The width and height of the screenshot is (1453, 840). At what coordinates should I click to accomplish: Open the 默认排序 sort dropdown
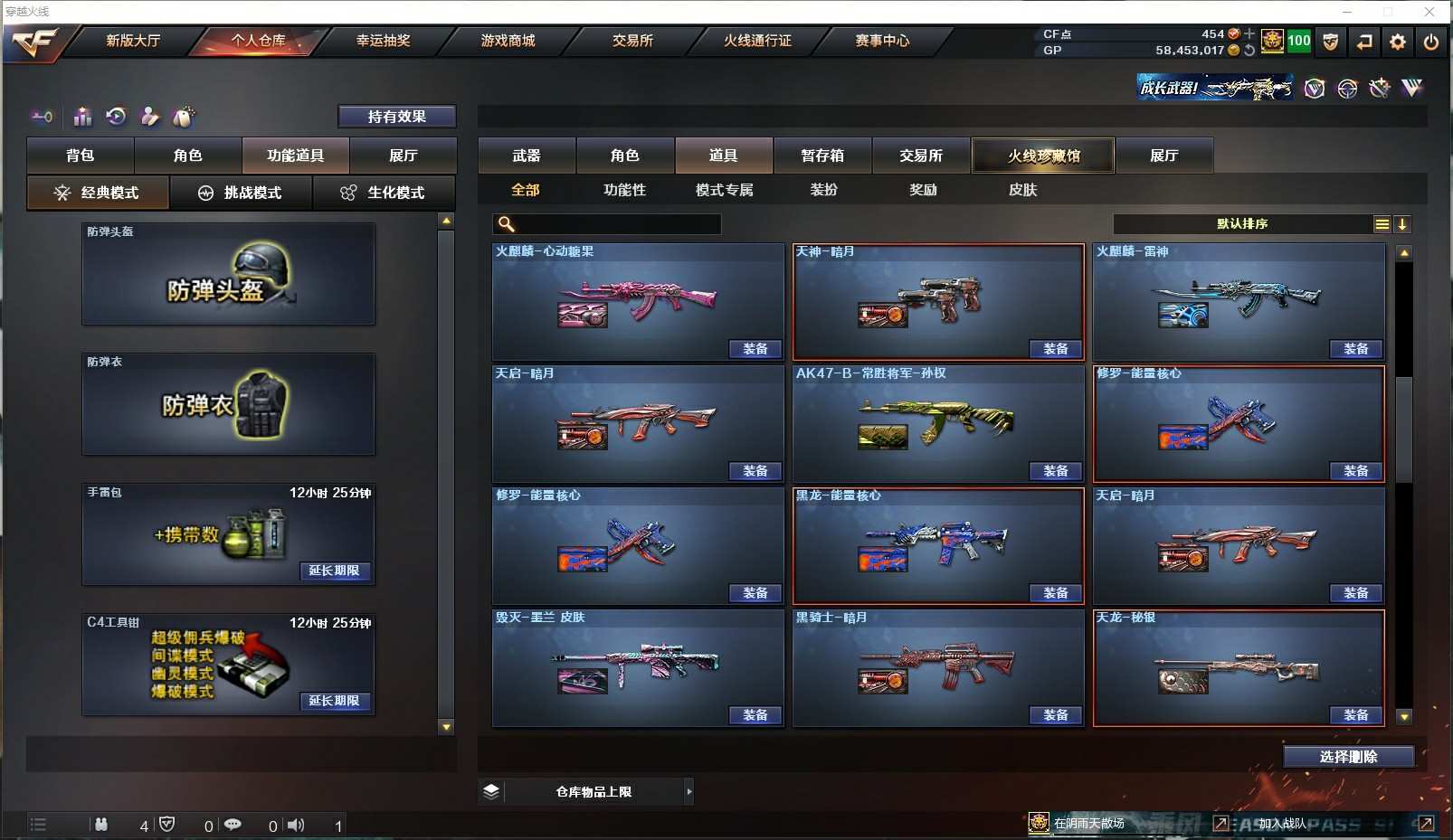click(x=1242, y=224)
